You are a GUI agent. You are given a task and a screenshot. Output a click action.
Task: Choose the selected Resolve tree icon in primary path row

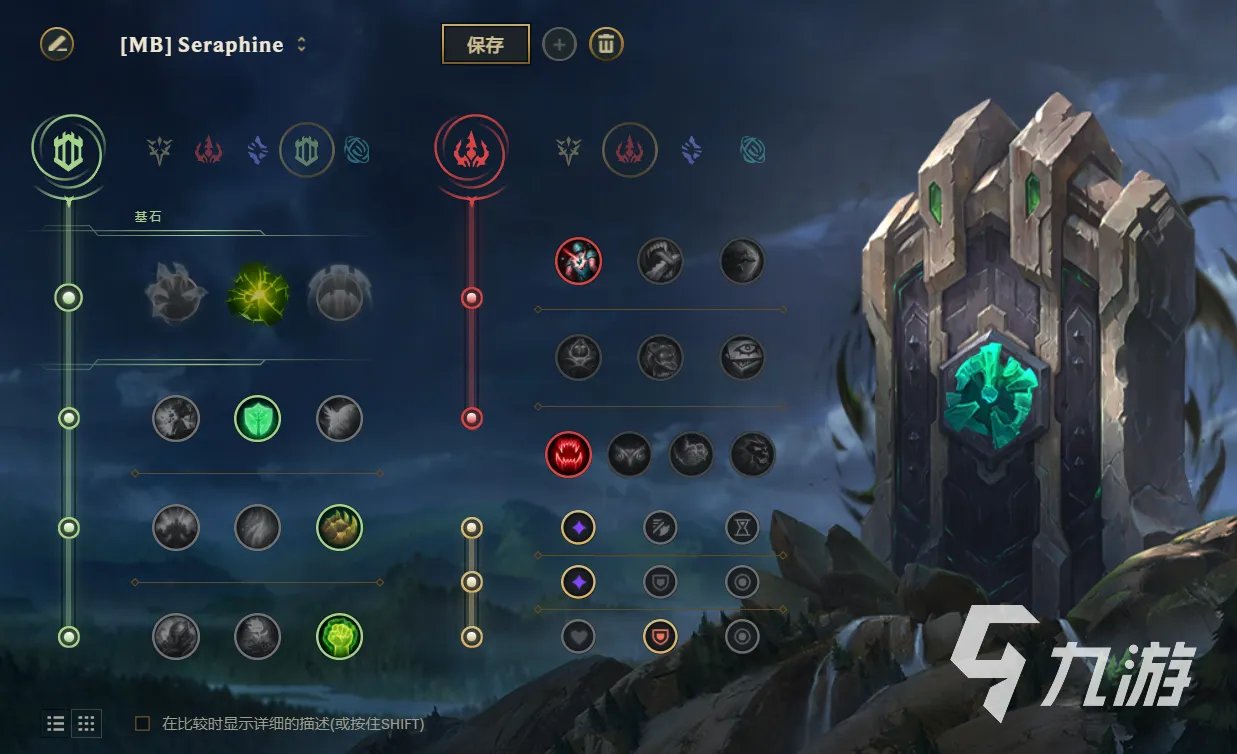(306, 150)
